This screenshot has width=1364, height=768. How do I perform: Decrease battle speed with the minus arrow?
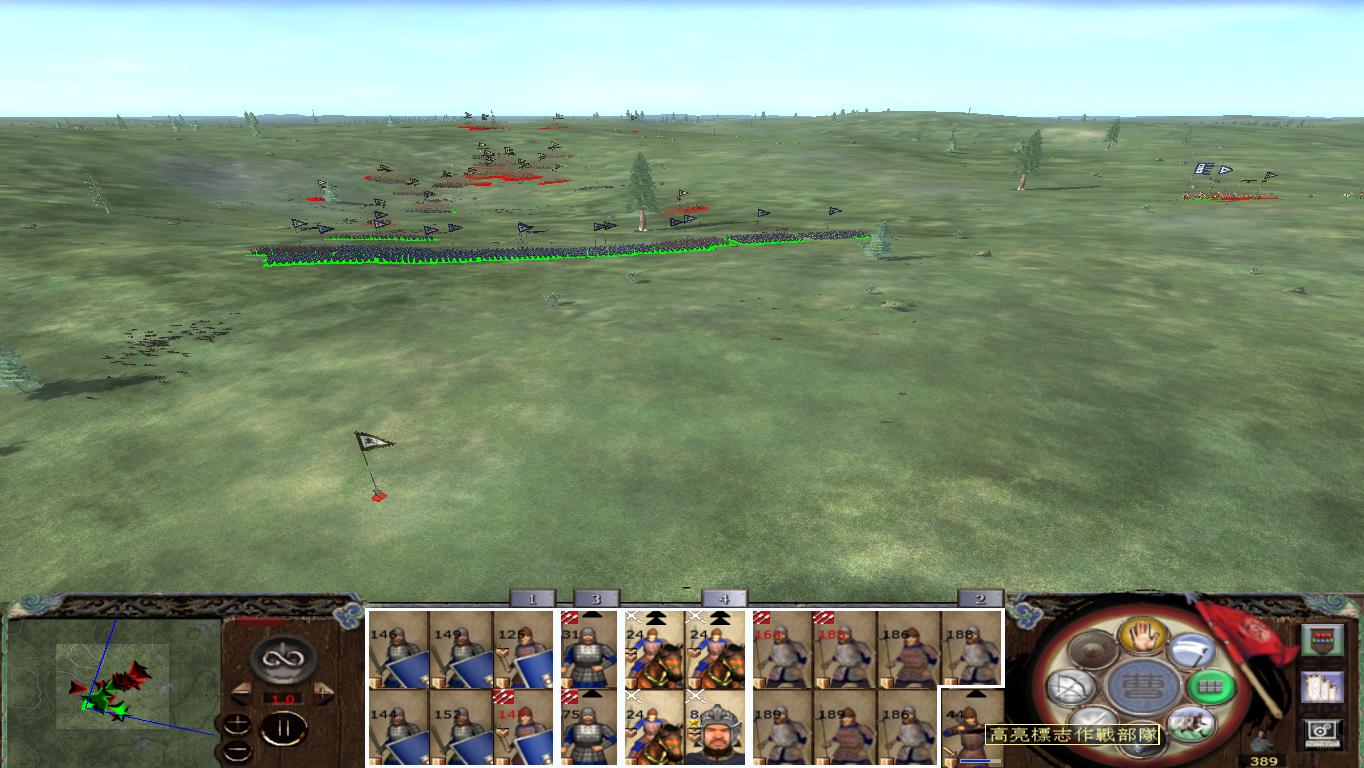tap(243, 693)
